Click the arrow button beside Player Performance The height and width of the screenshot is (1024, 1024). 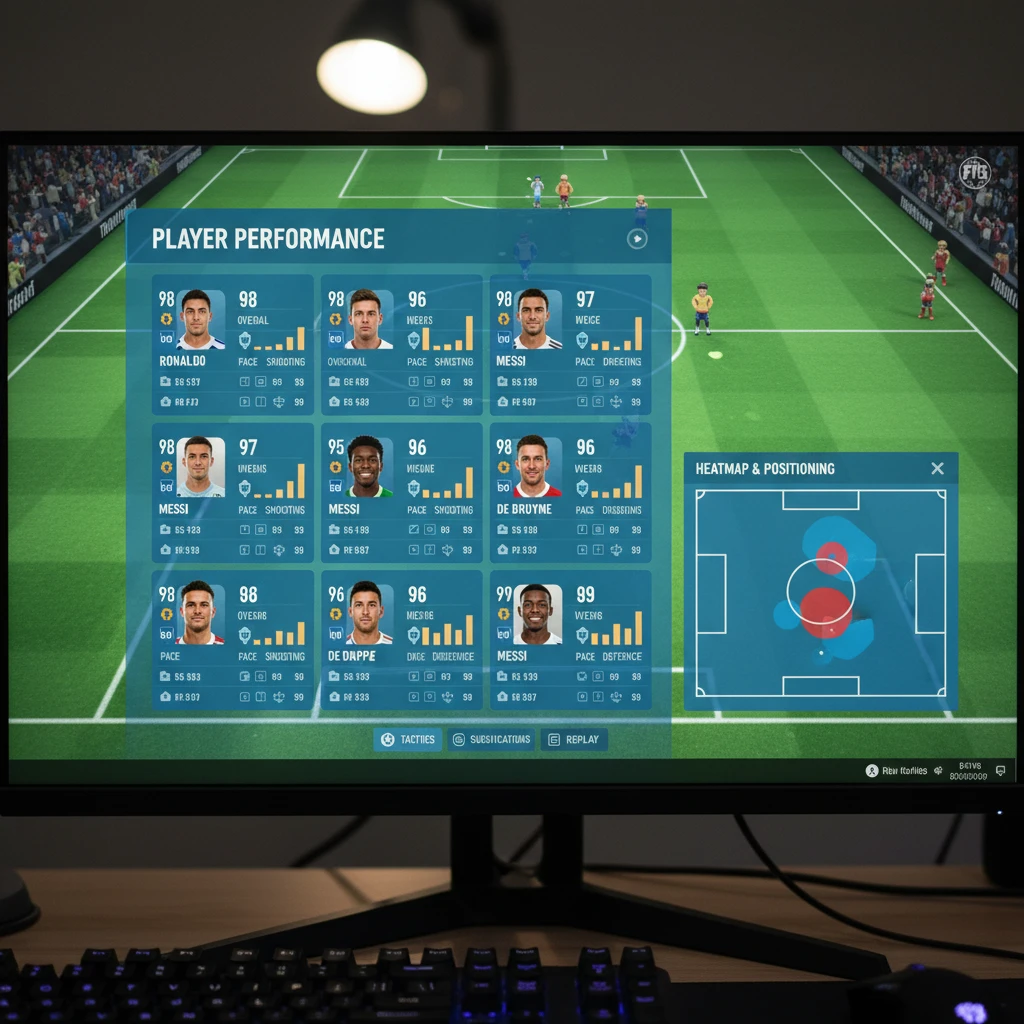(x=637, y=239)
